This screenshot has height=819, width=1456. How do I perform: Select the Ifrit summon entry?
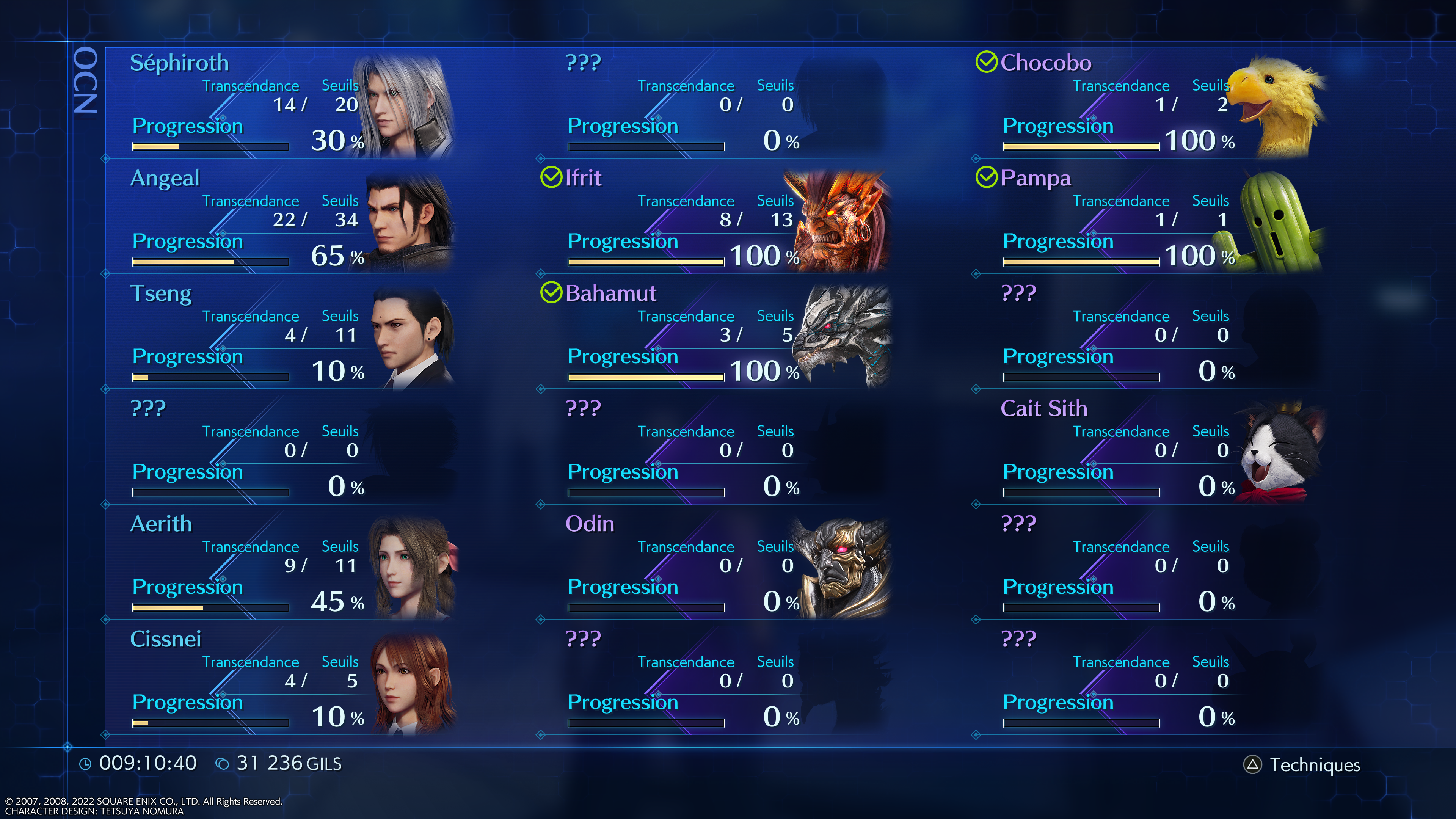coord(715,219)
